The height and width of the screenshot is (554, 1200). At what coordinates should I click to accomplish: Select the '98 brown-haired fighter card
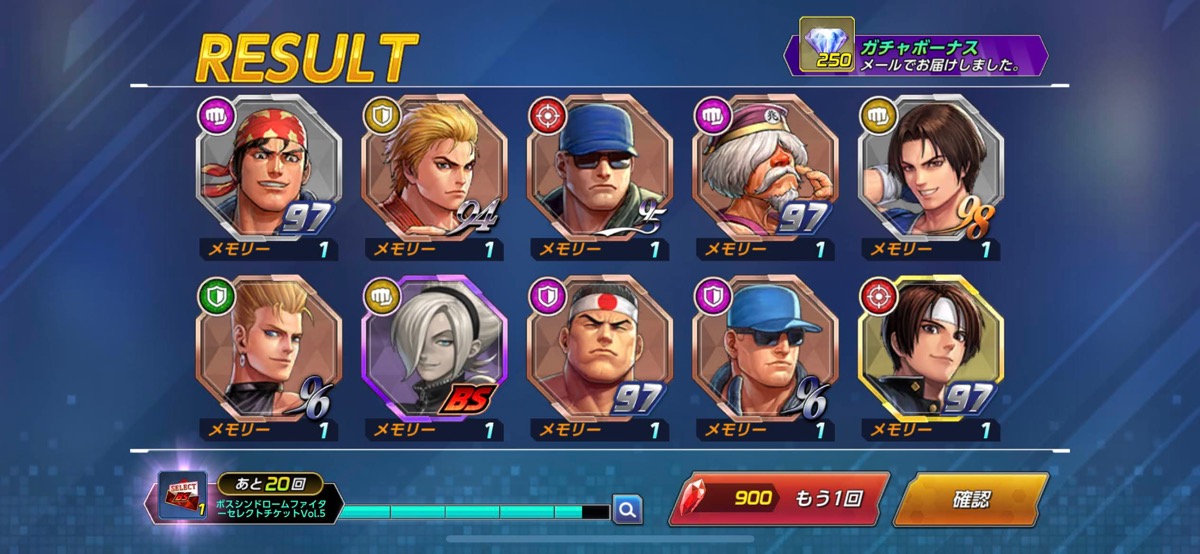(932, 168)
